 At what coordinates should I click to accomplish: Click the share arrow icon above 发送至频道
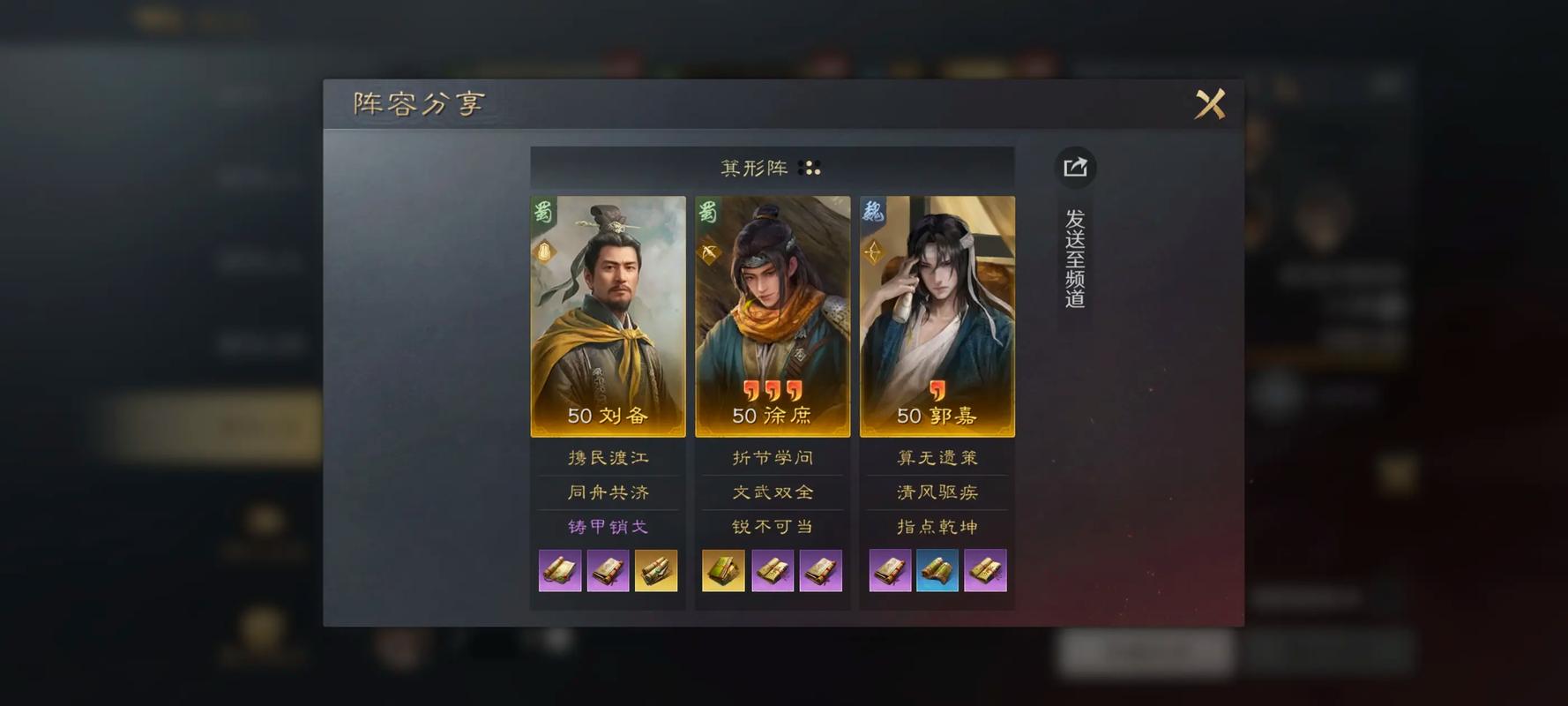(1076, 166)
